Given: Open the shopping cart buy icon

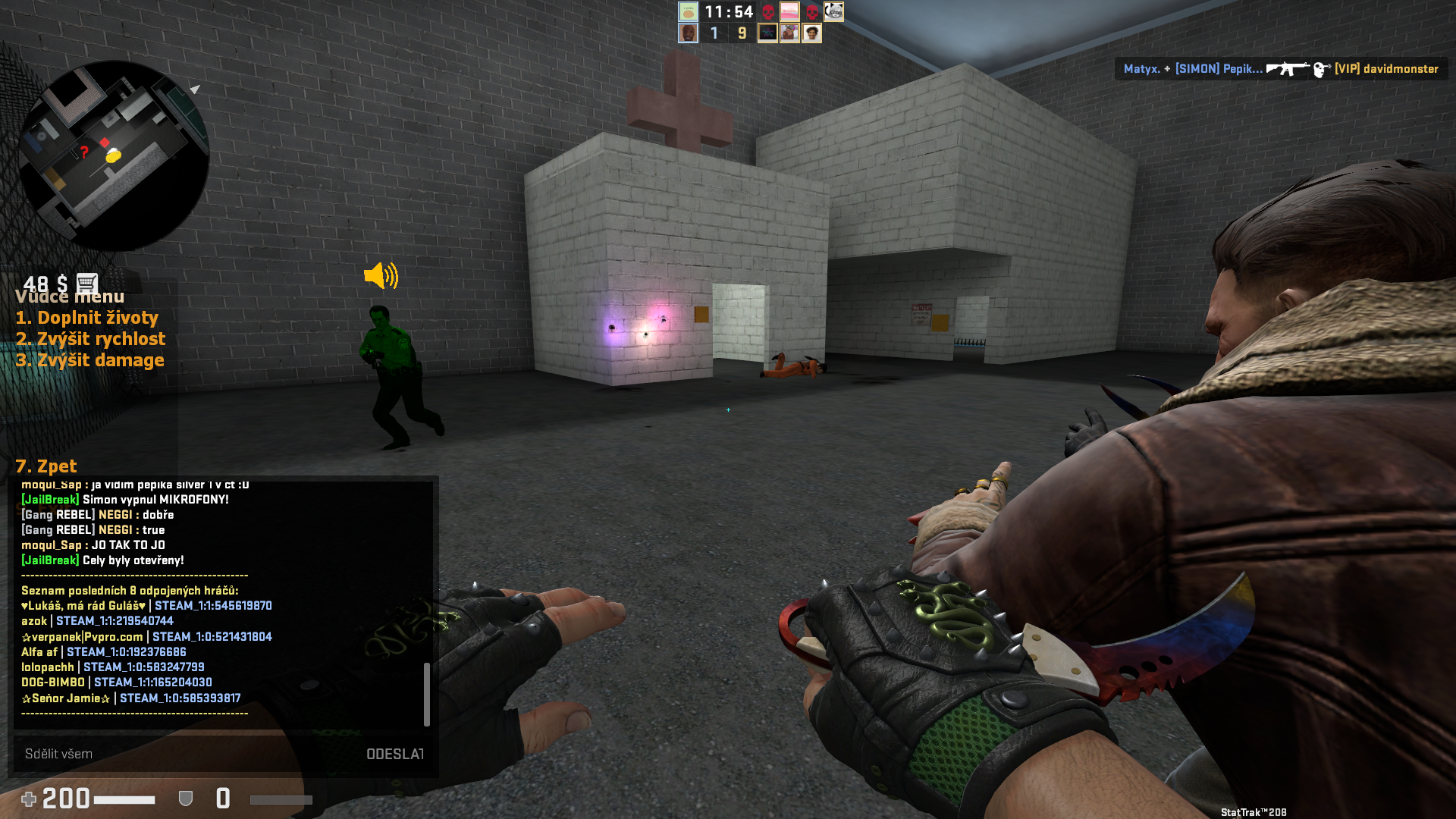Looking at the screenshot, I should [87, 284].
